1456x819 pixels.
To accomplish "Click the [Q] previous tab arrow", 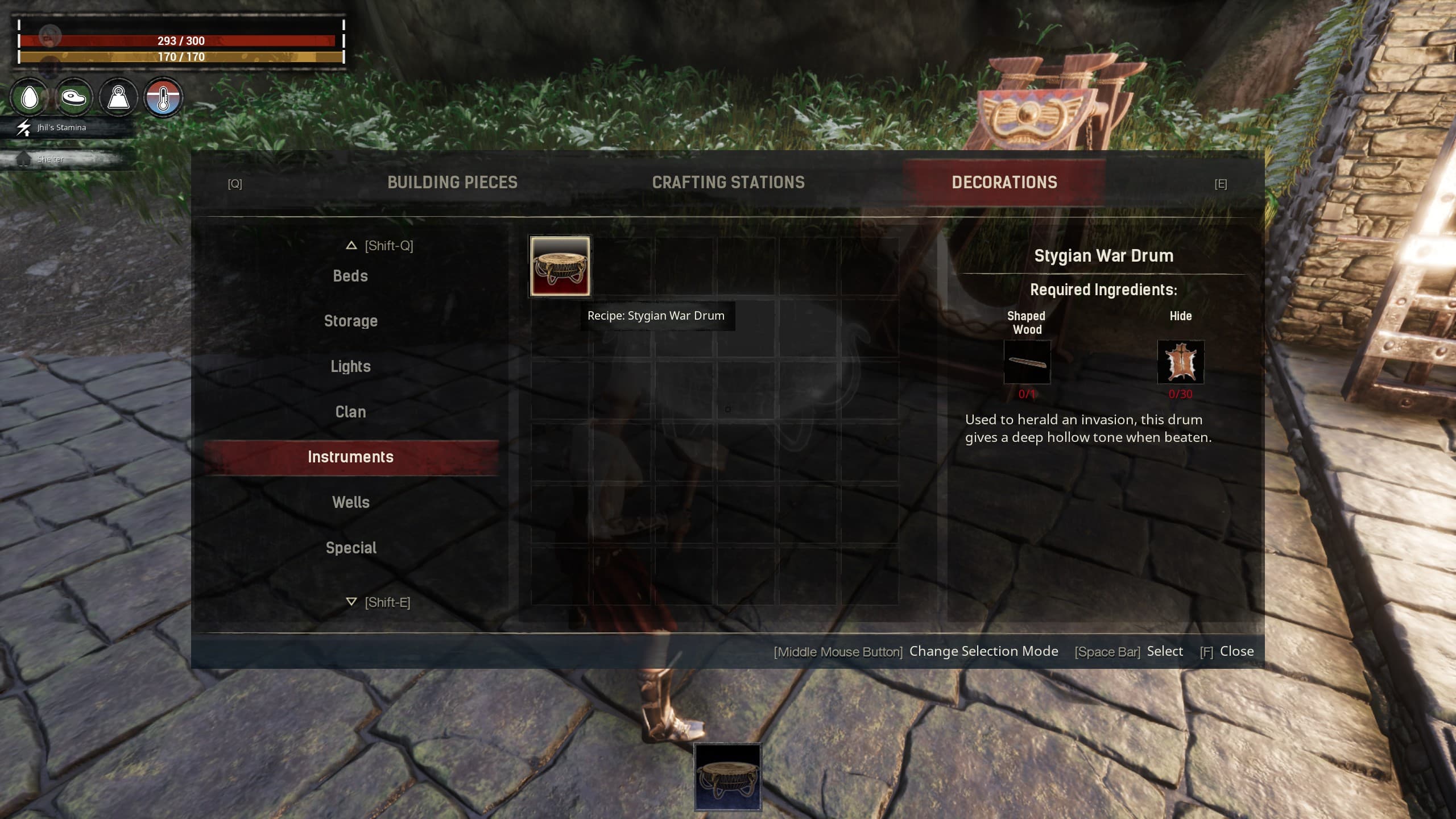I will [x=235, y=183].
